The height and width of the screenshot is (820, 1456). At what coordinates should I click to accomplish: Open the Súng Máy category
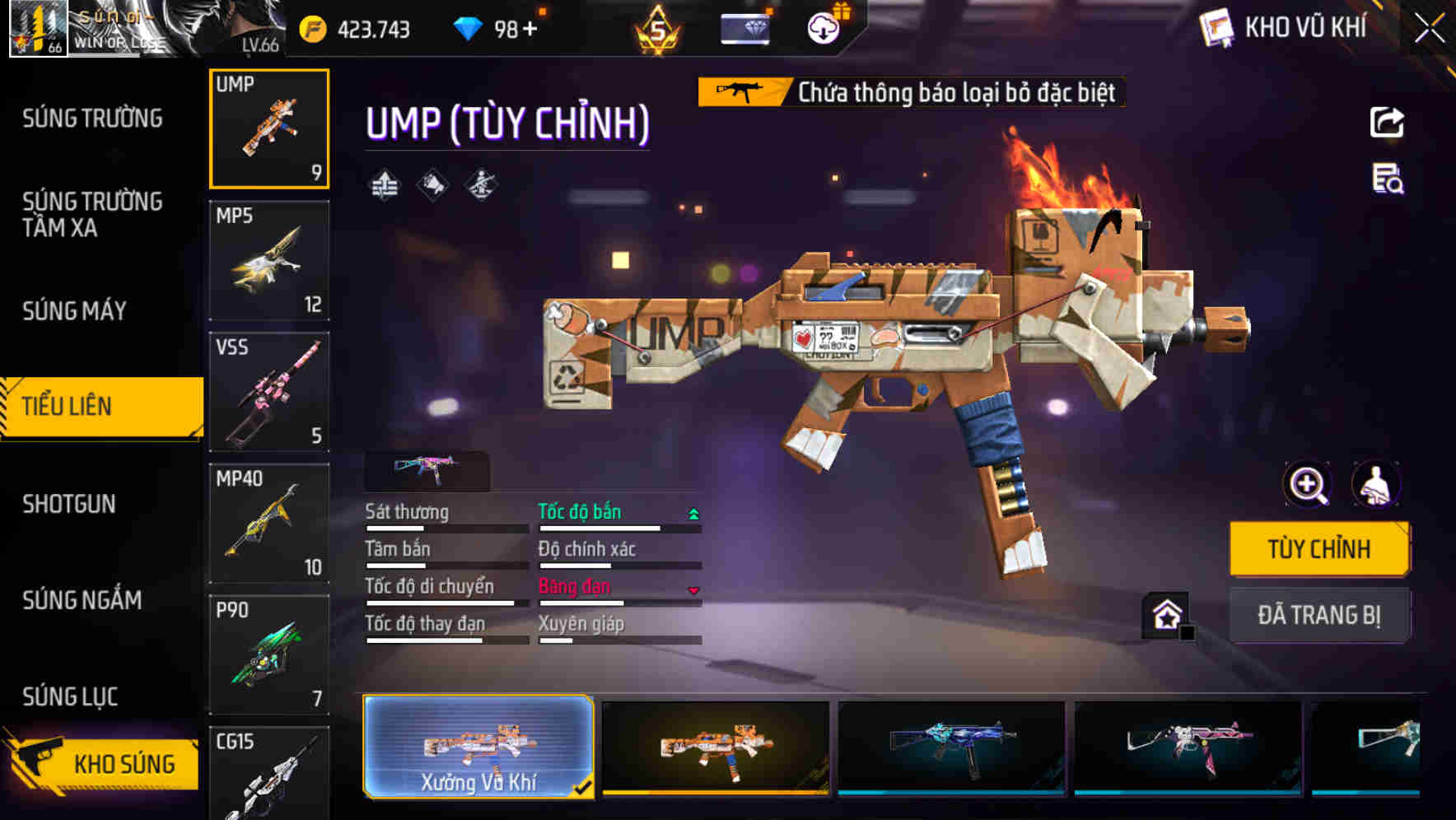(x=74, y=311)
